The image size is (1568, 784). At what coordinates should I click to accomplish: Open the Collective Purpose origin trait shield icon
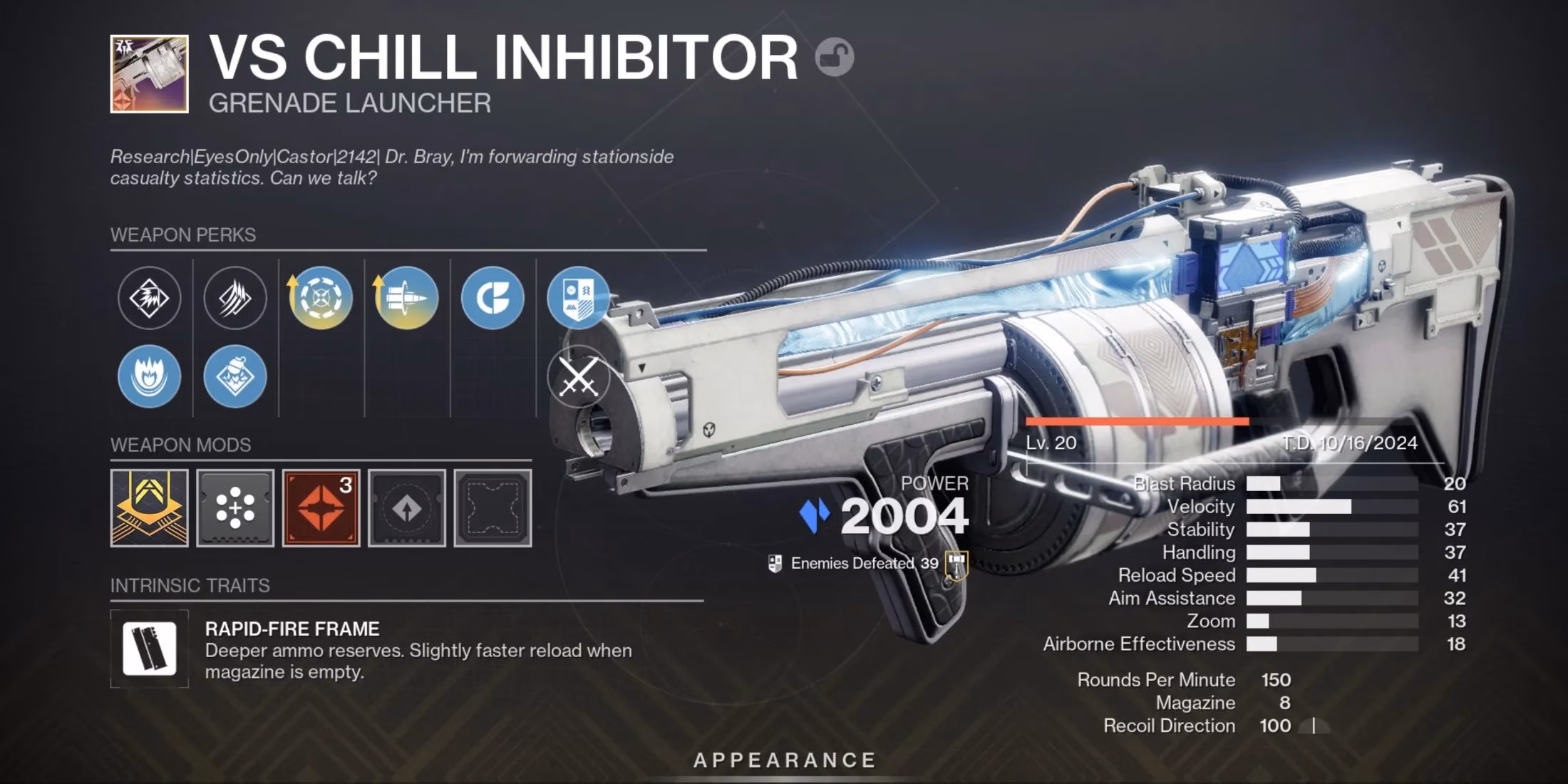coord(581,299)
